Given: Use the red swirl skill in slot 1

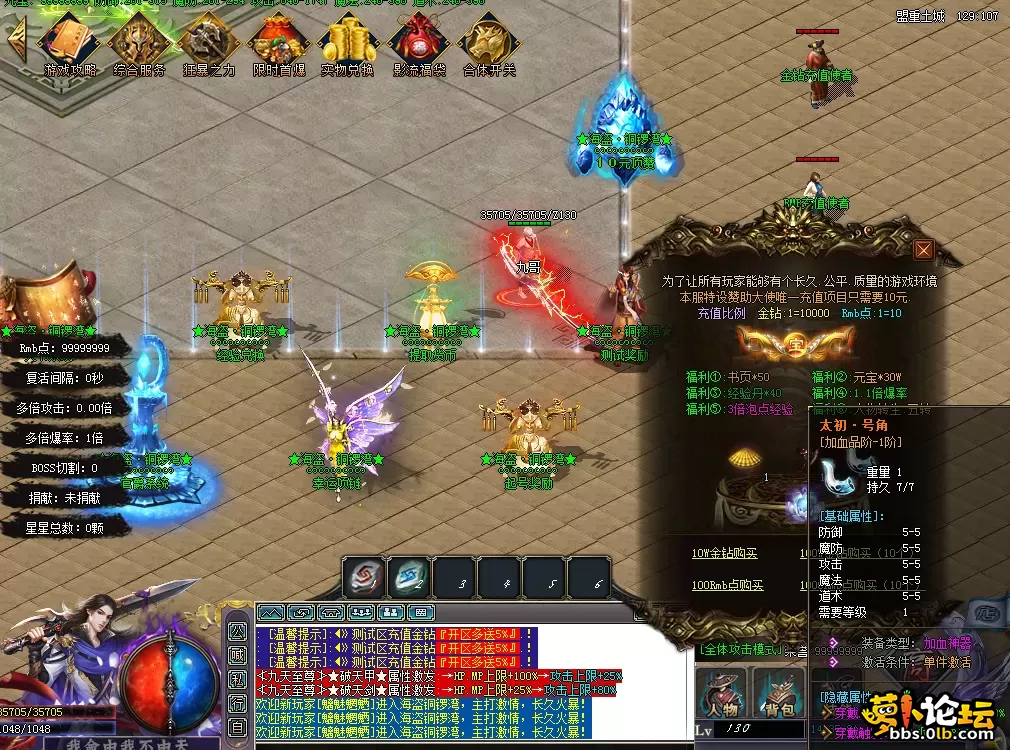Looking at the screenshot, I should click(x=364, y=578).
